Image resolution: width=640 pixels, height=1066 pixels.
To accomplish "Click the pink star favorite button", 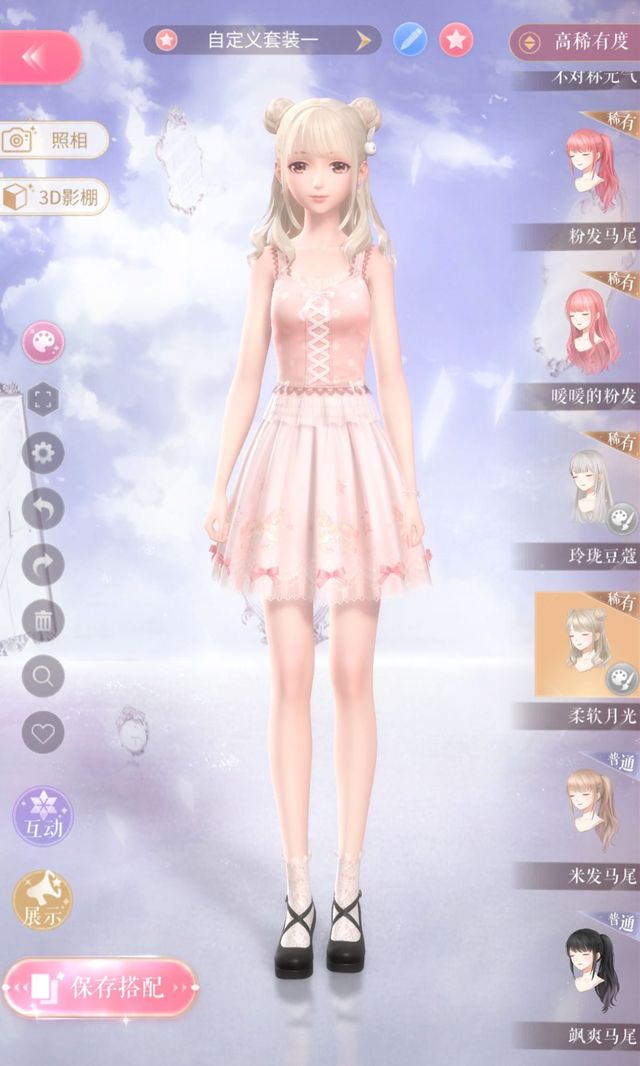I will [456, 40].
